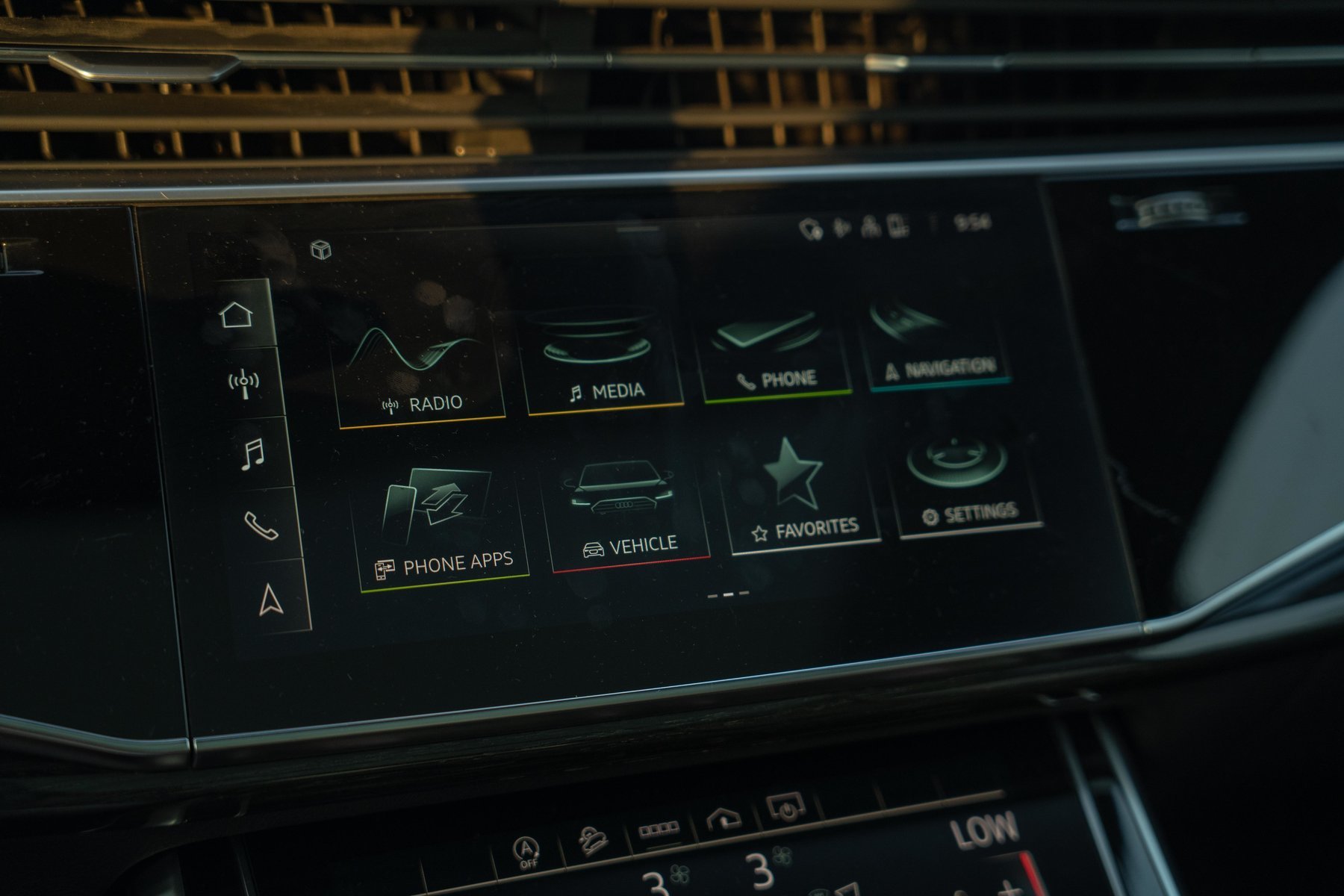Click the cube icon above the sidebar

[321, 249]
